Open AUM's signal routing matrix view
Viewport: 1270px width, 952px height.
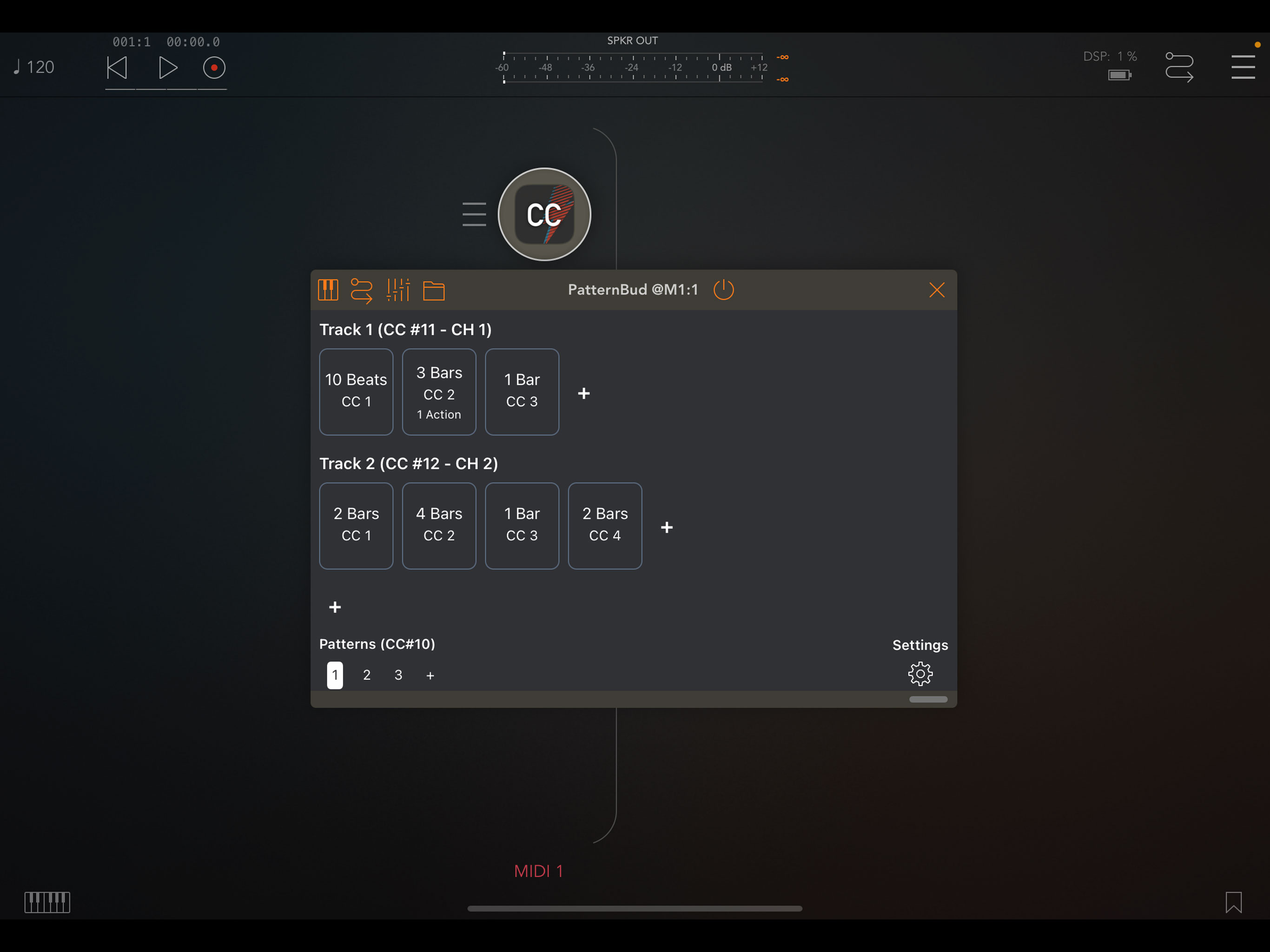(1179, 67)
